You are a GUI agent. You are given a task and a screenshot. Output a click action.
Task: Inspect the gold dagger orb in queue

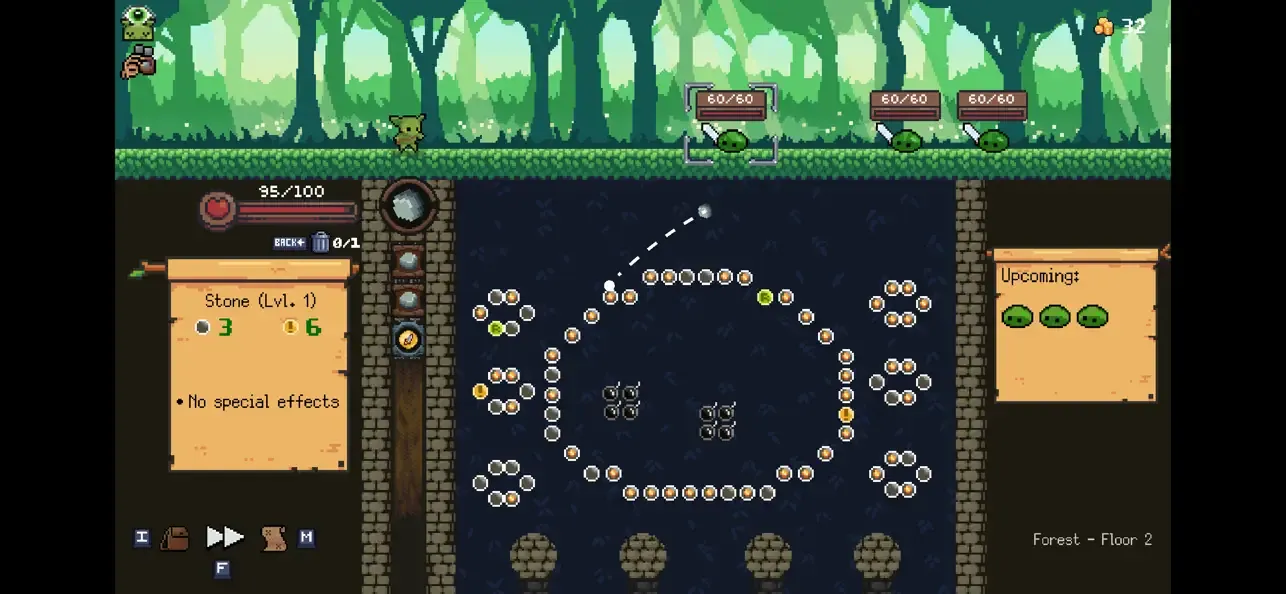[408, 340]
